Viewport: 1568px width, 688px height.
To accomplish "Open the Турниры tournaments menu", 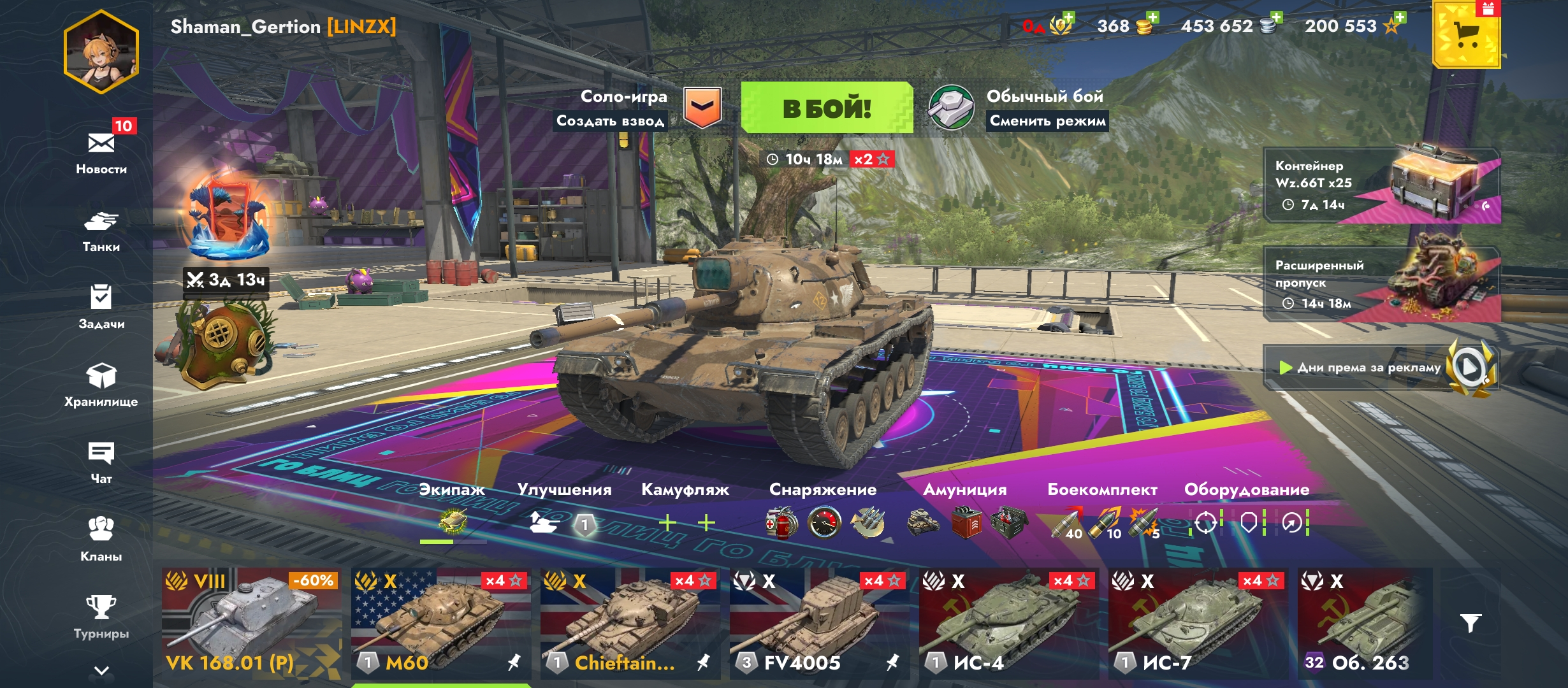I will [101, 616].
